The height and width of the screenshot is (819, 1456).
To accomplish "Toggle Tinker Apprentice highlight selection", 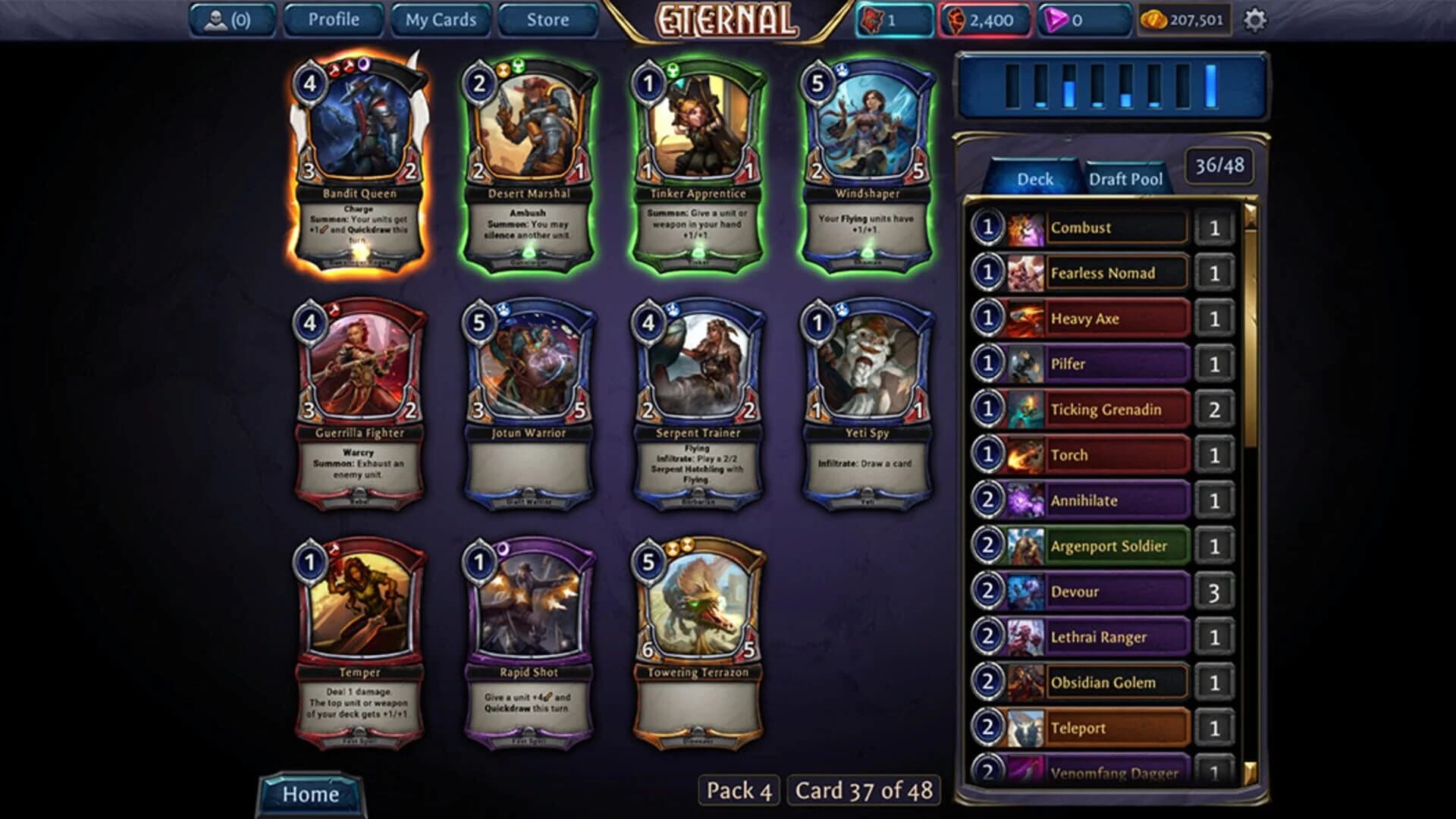I will [x=698, y=159].
